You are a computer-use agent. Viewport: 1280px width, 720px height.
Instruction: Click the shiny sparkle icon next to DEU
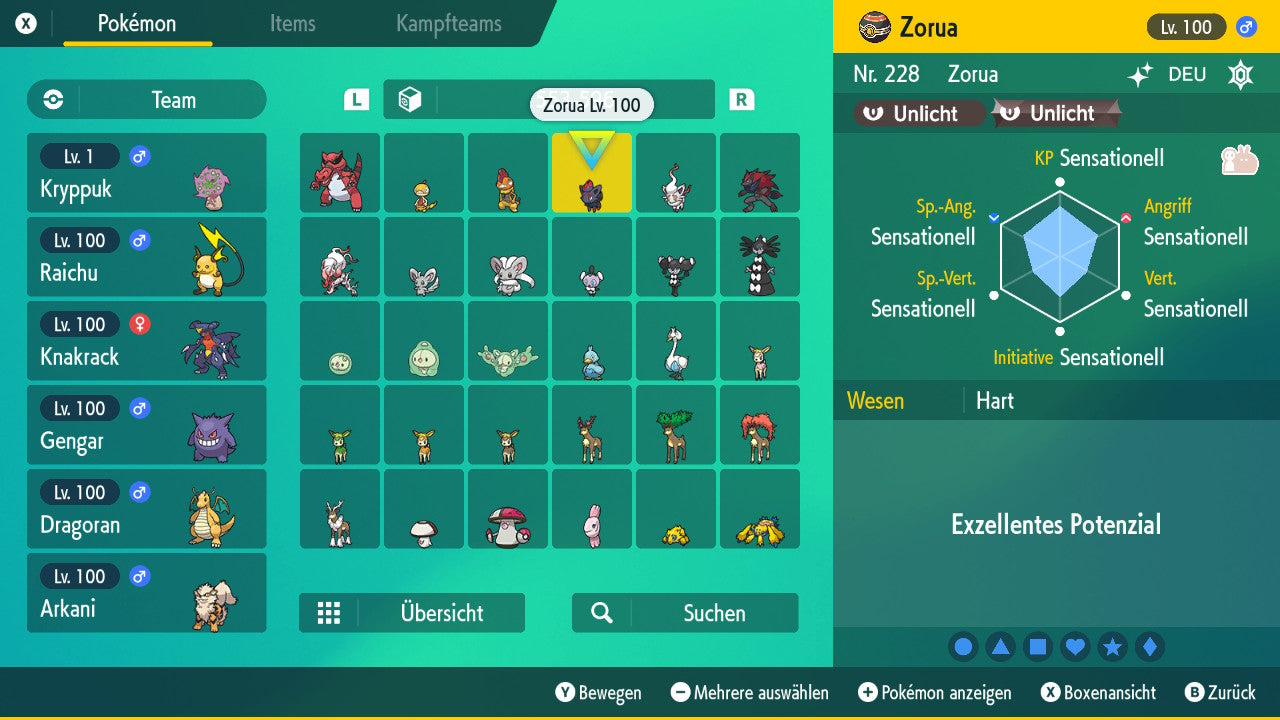coord(1140,74)
